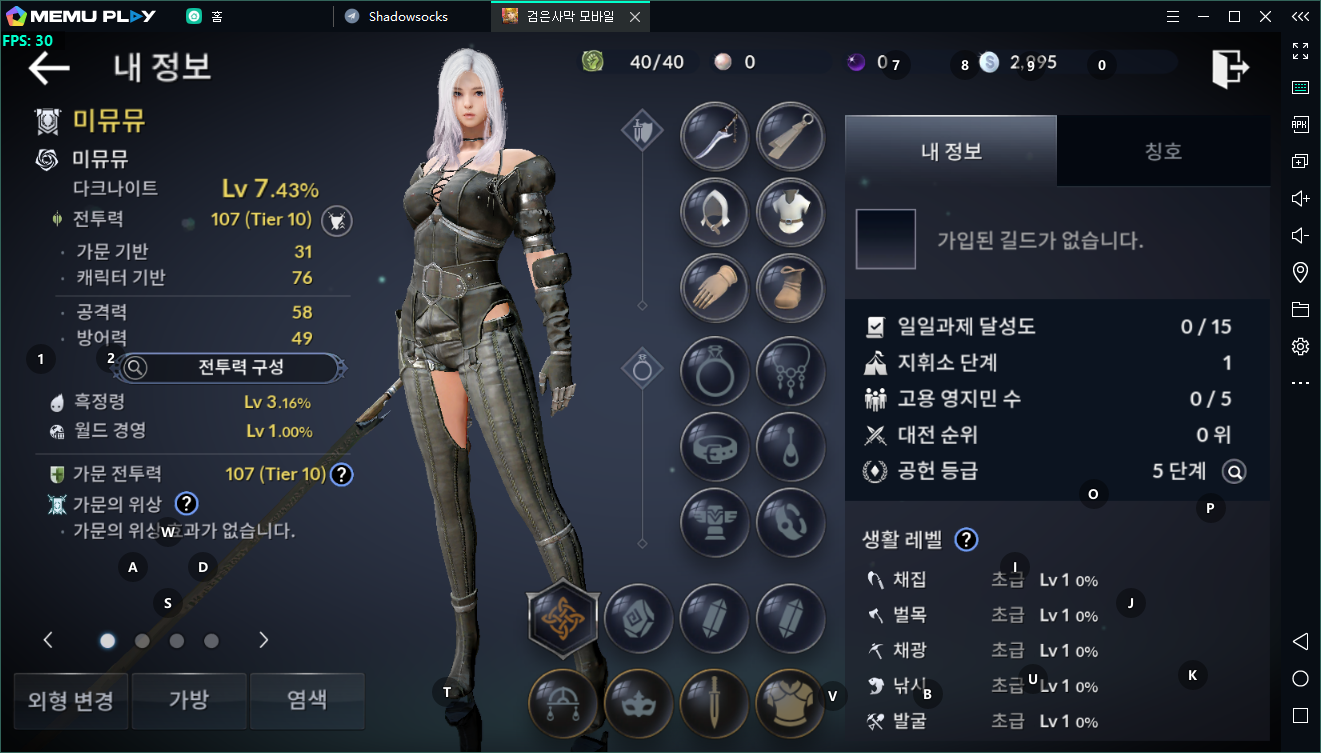Select the white shirt armor slot
Viewport: 1321px width, 753px height.
click(x=790, y=212)
